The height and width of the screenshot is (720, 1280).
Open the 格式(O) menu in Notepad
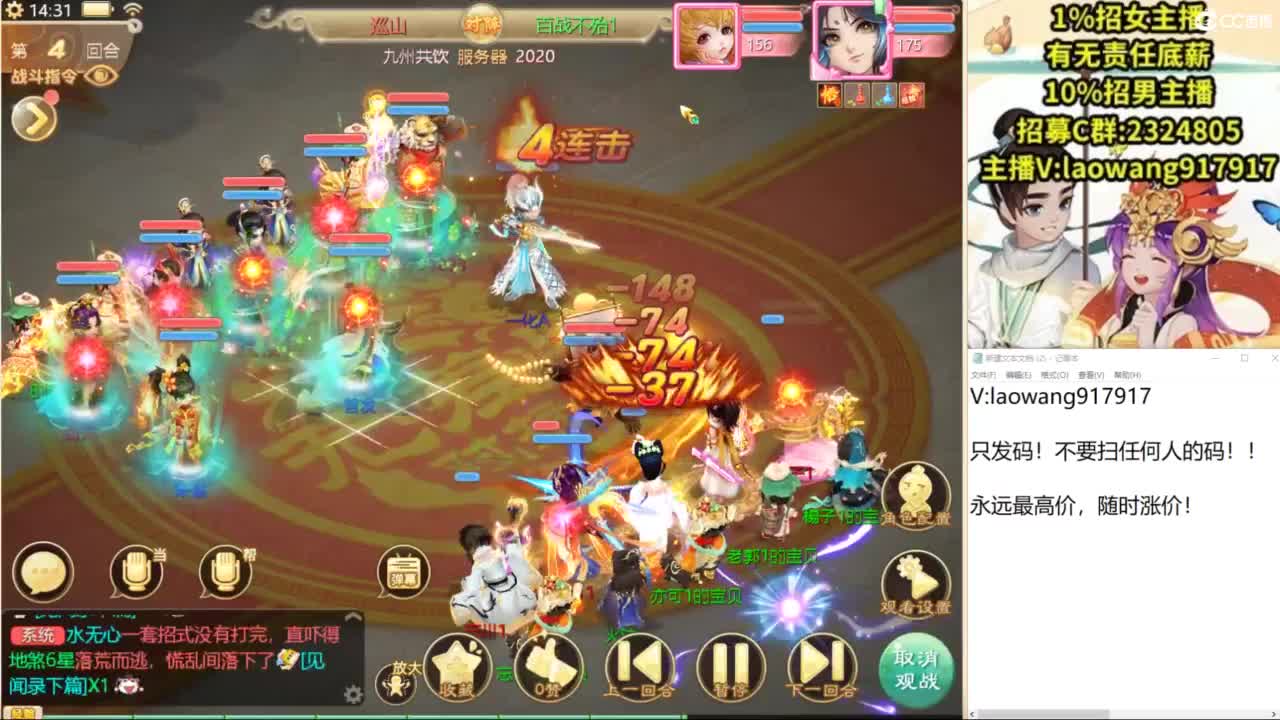1054,374
